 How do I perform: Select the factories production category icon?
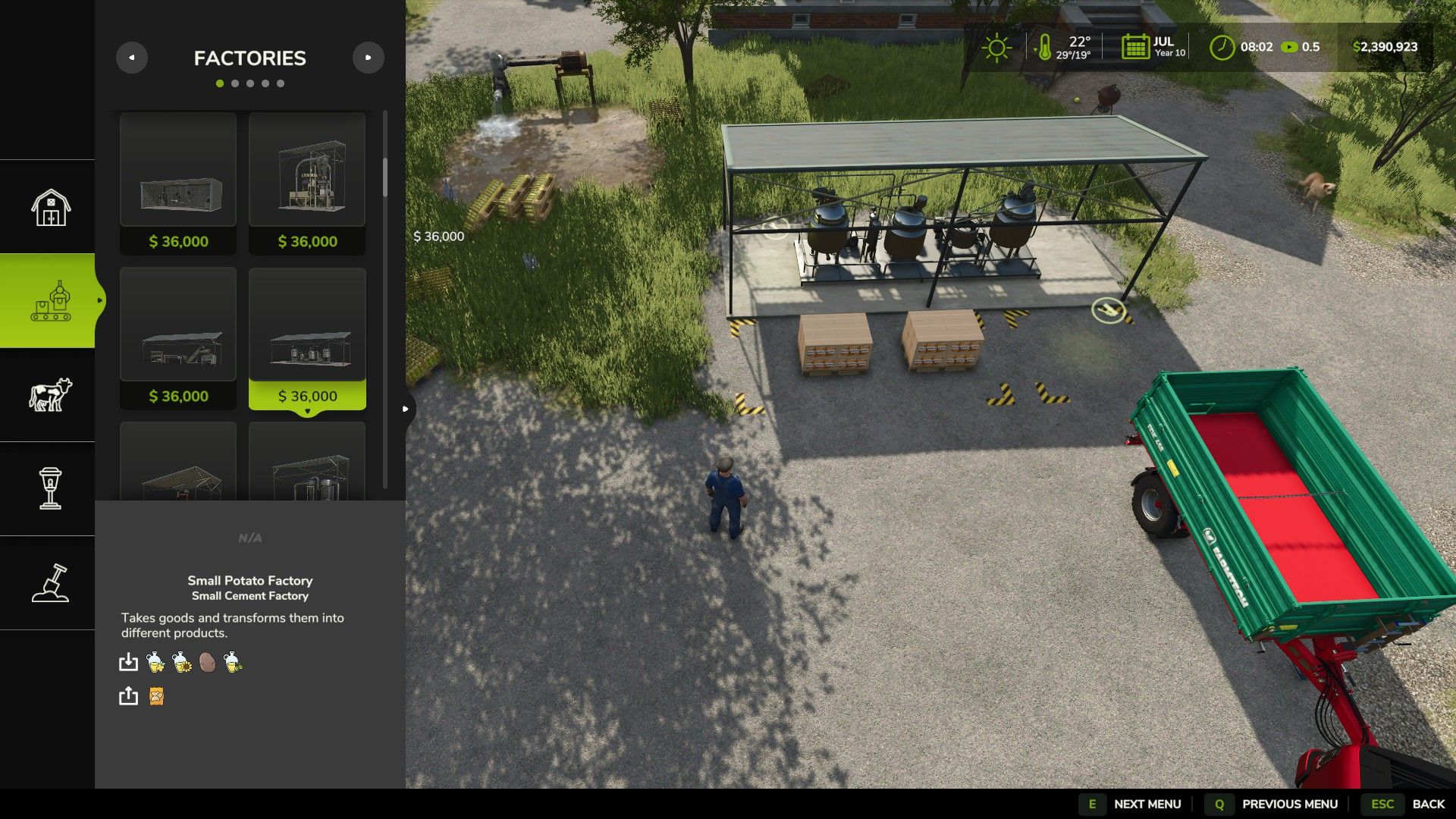coord(50,301)
